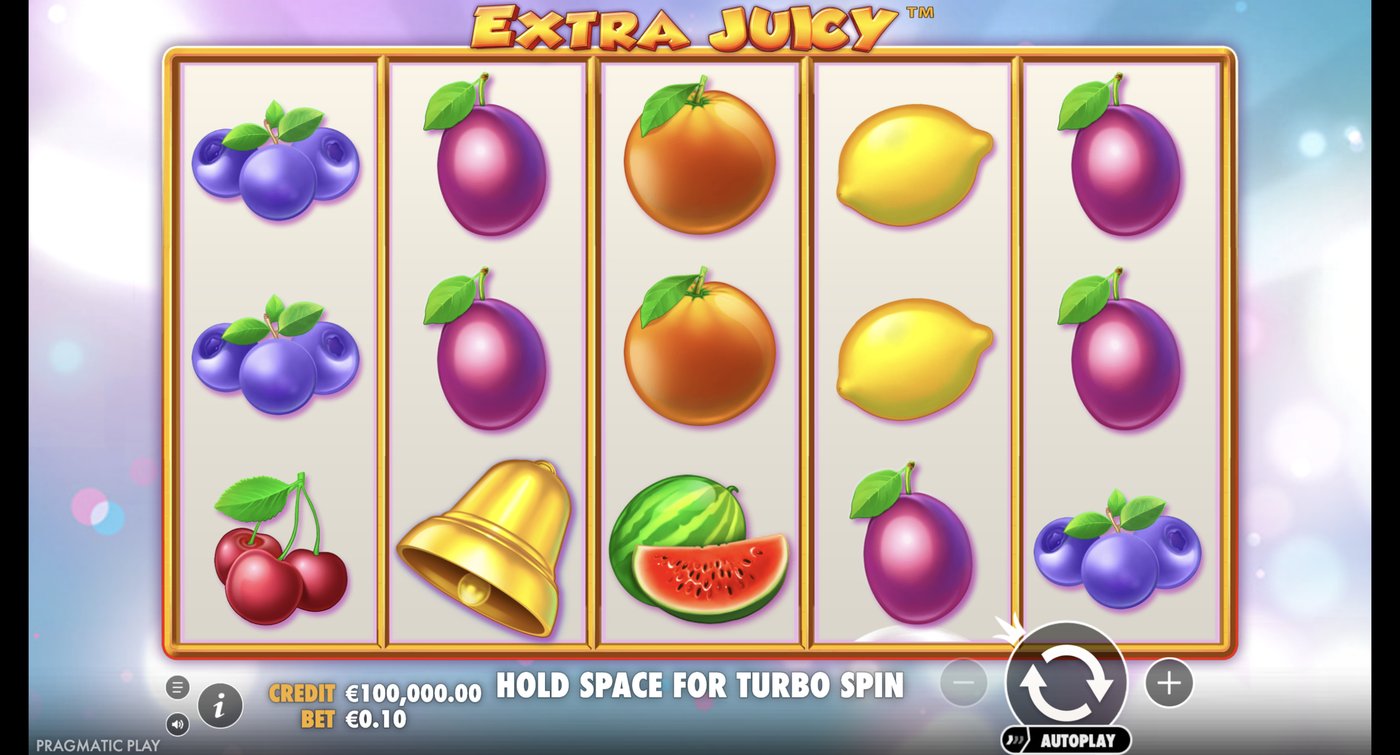
Task: Click the HOLD SPACE FOR TURBO SPIN text
Action: click(x=698, y=687)
